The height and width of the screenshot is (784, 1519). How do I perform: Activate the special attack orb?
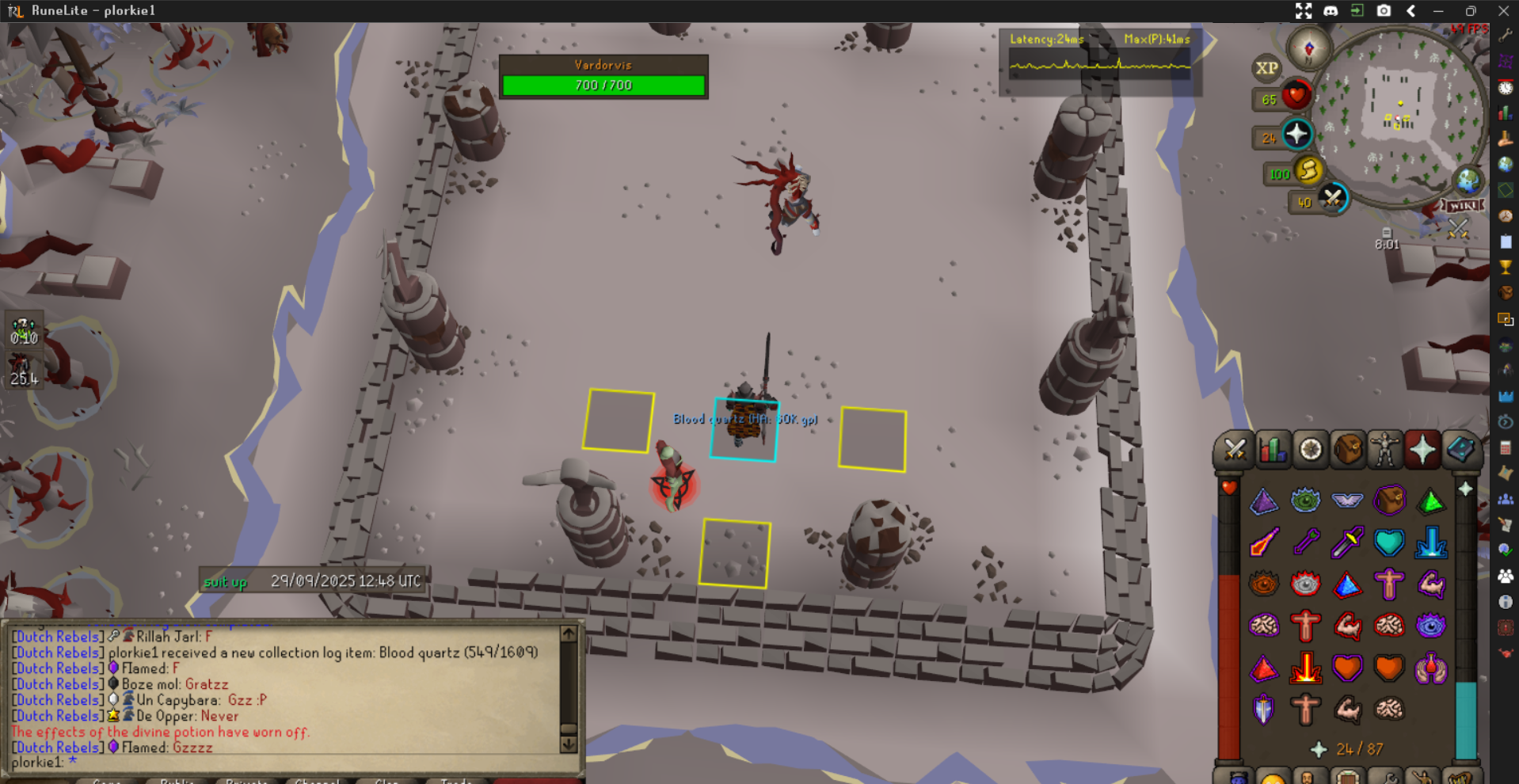pos(1333,198)
